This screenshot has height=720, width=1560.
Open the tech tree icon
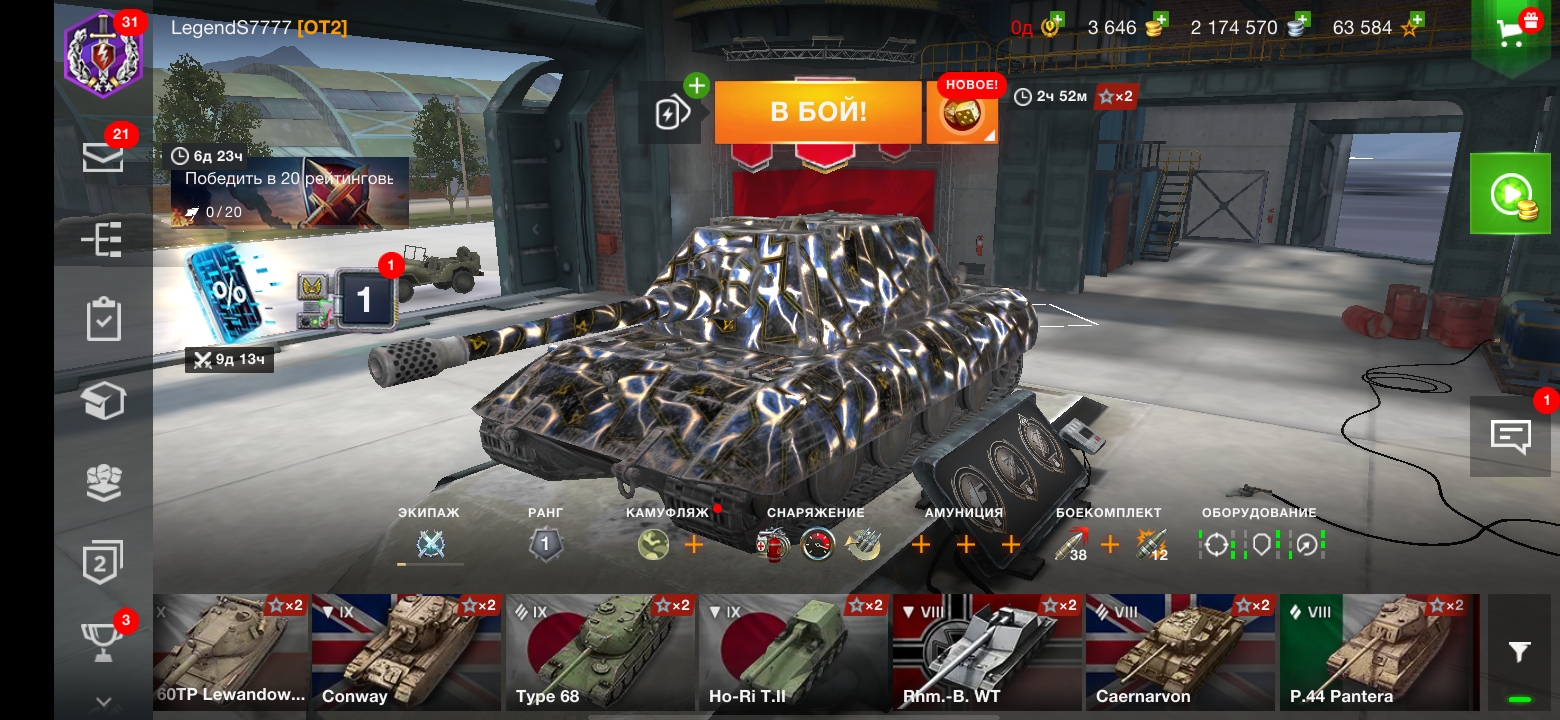[103, 240]
